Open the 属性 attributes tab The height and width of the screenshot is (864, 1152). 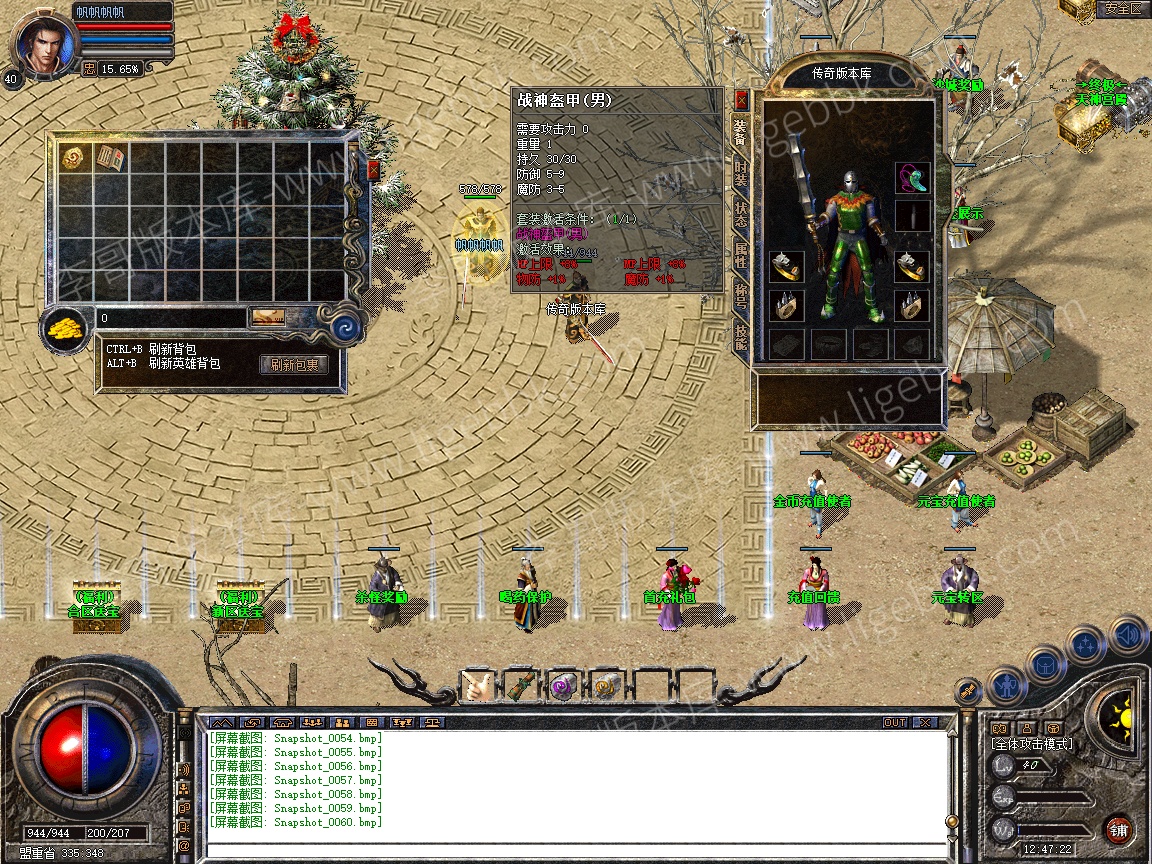[x=741, y=253]
